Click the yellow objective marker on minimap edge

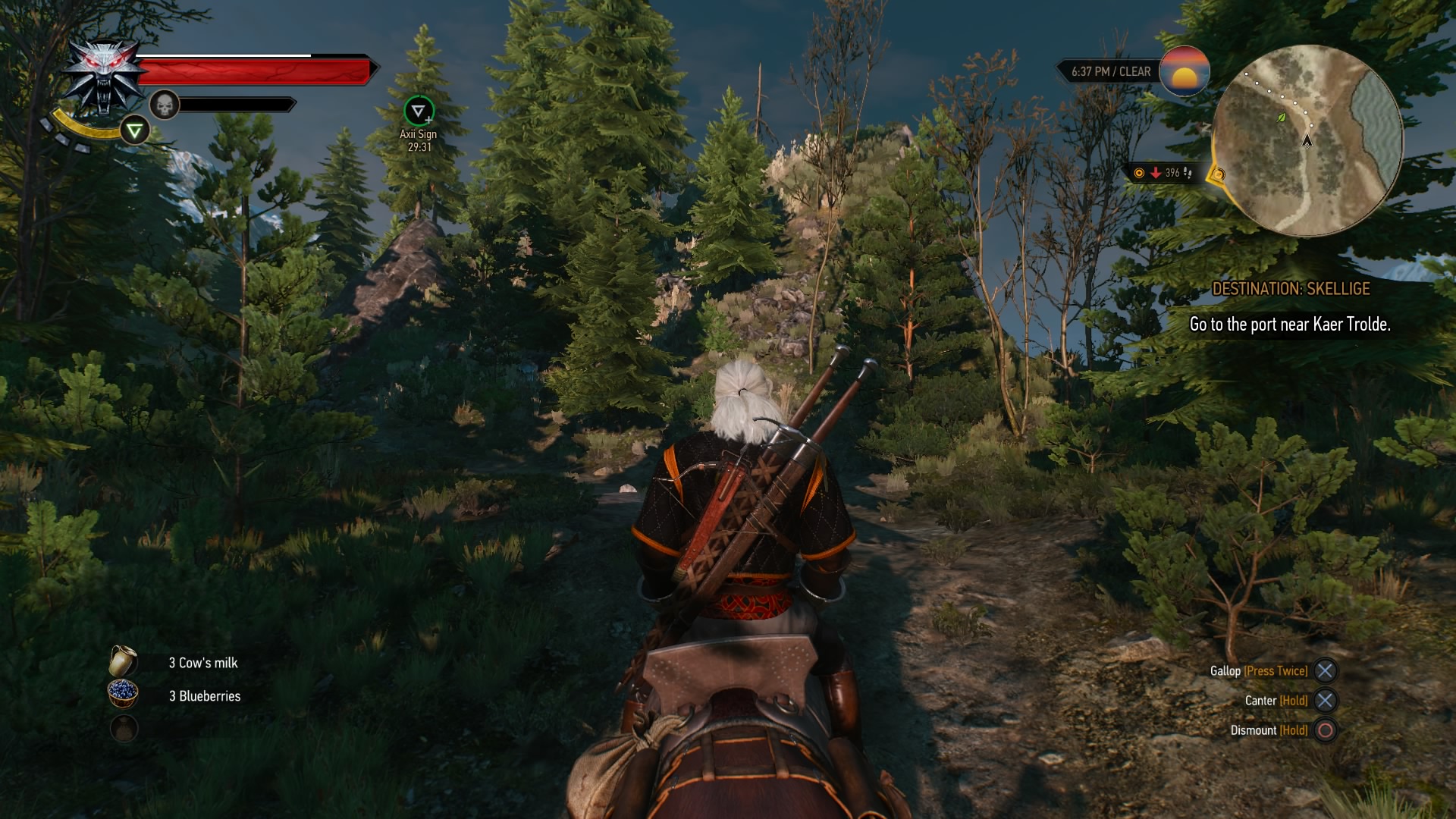(x=1218, y=175)
